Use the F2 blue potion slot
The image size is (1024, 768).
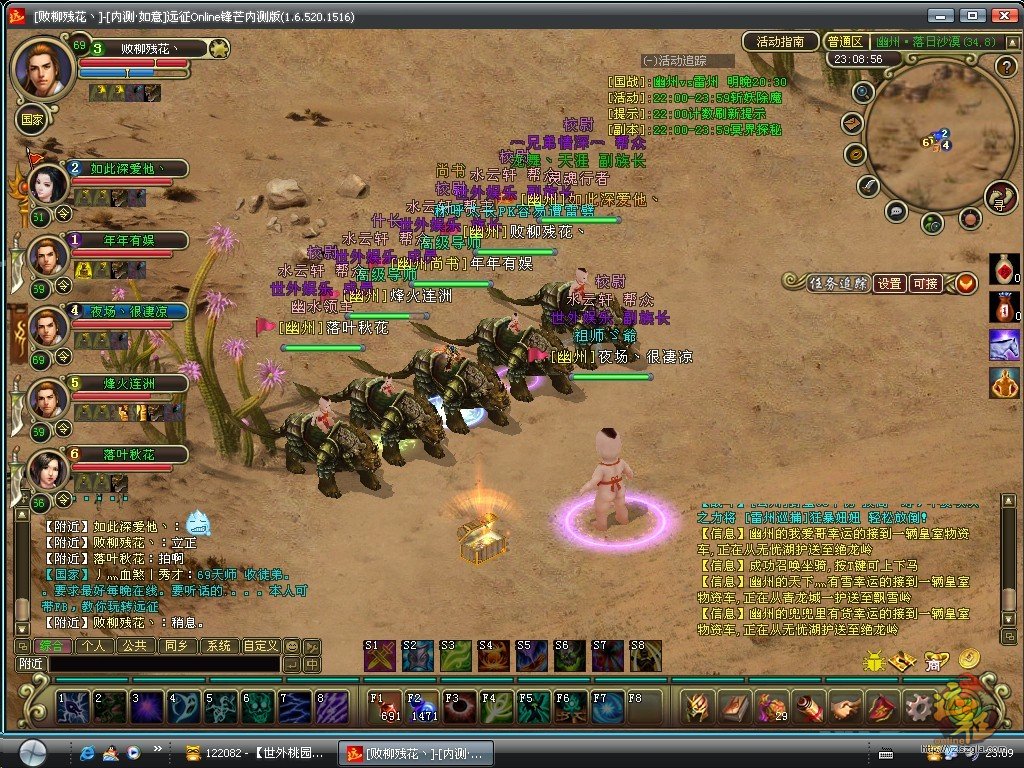pyautogui.click(x=422, y=706)
